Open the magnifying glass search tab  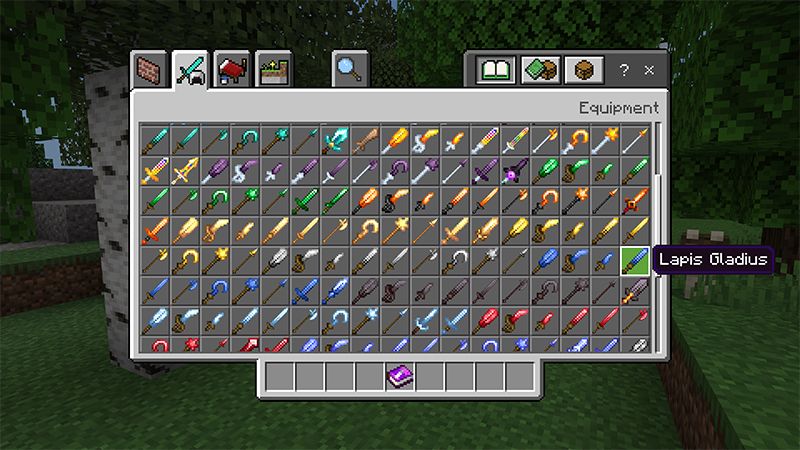350,70
